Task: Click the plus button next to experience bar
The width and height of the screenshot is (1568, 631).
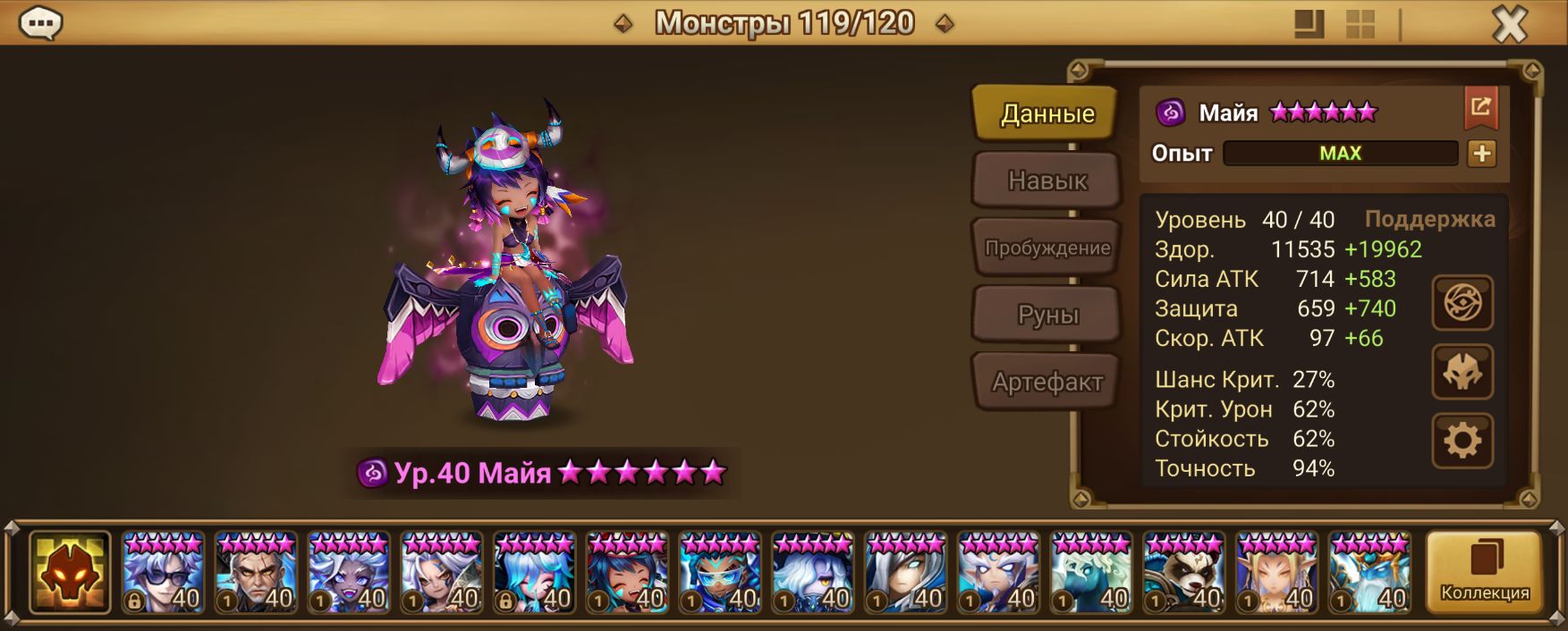Action: click(x=1481, y=154)
